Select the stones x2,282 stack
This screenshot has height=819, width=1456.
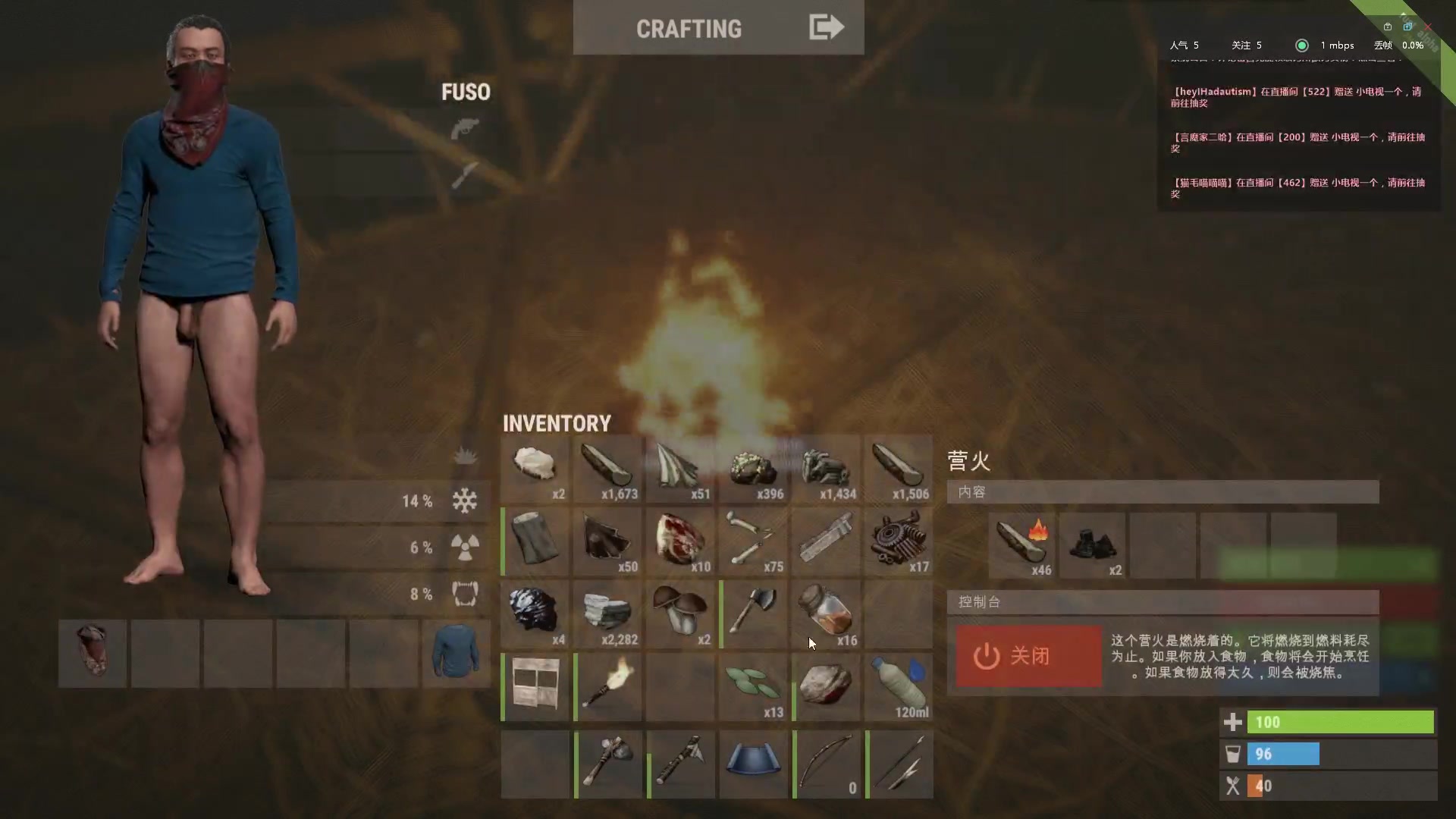click(608, 613)
